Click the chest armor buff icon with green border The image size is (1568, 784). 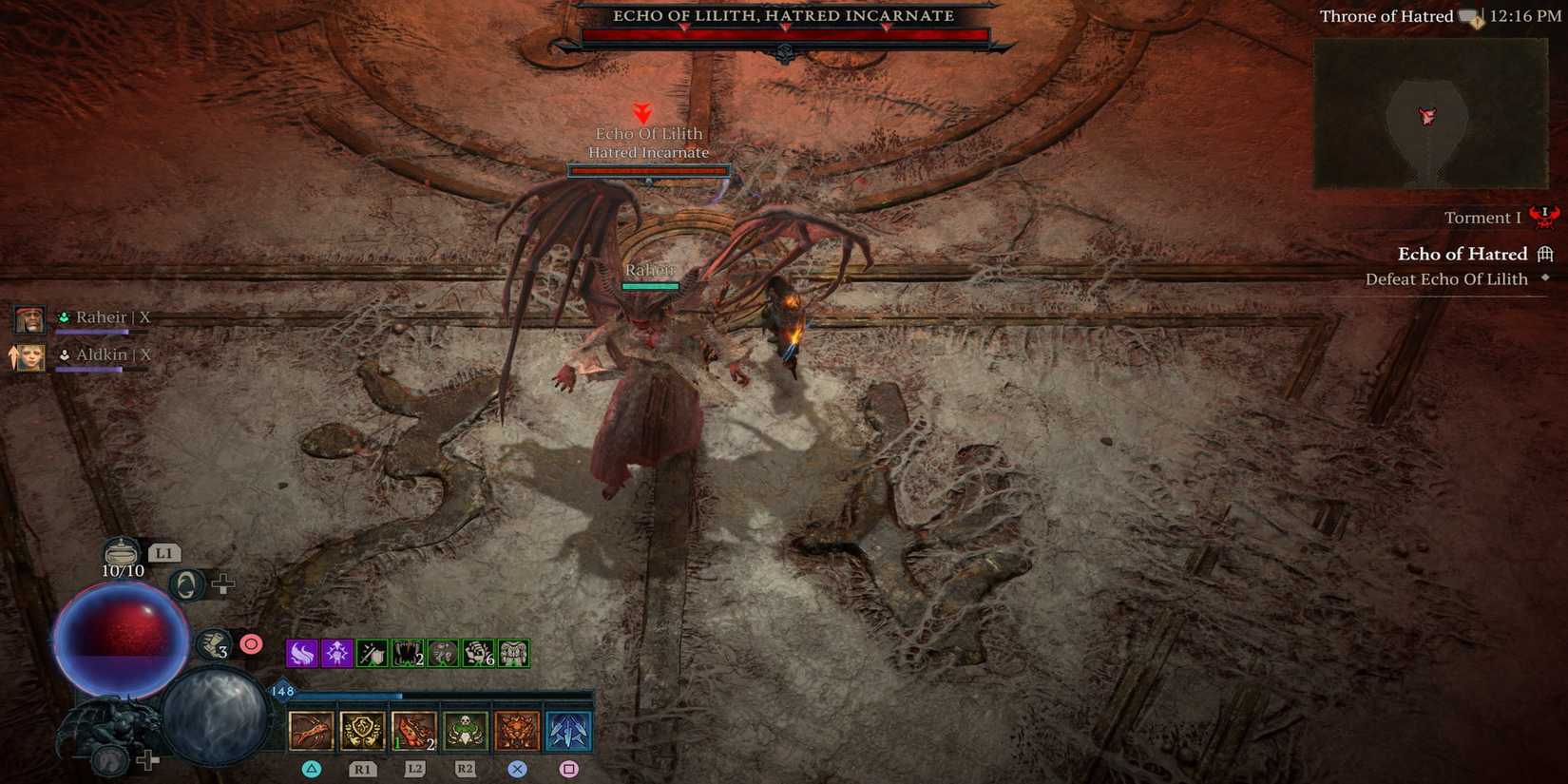coord(513,653)
